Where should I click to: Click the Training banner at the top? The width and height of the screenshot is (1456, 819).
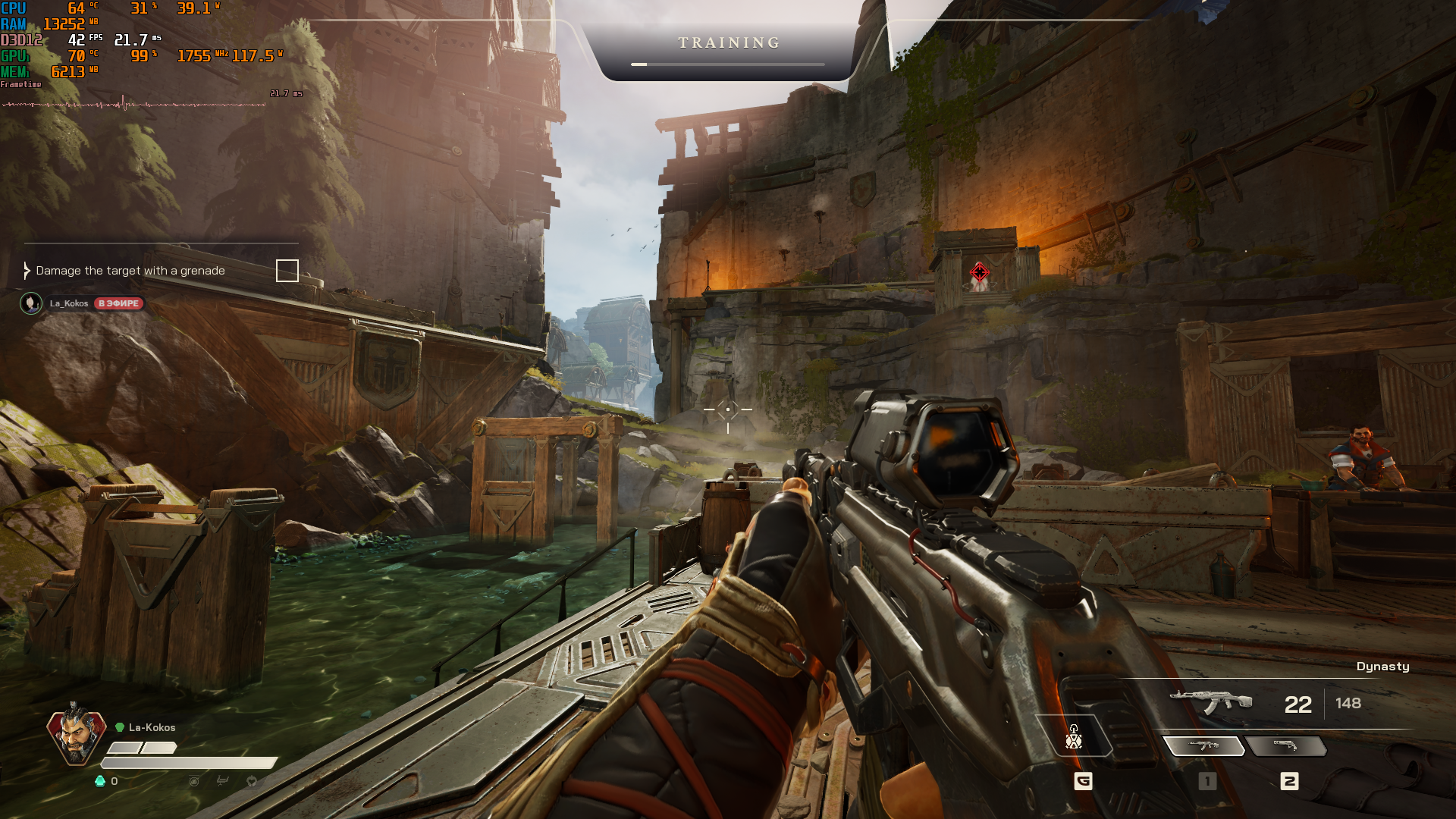728,44
